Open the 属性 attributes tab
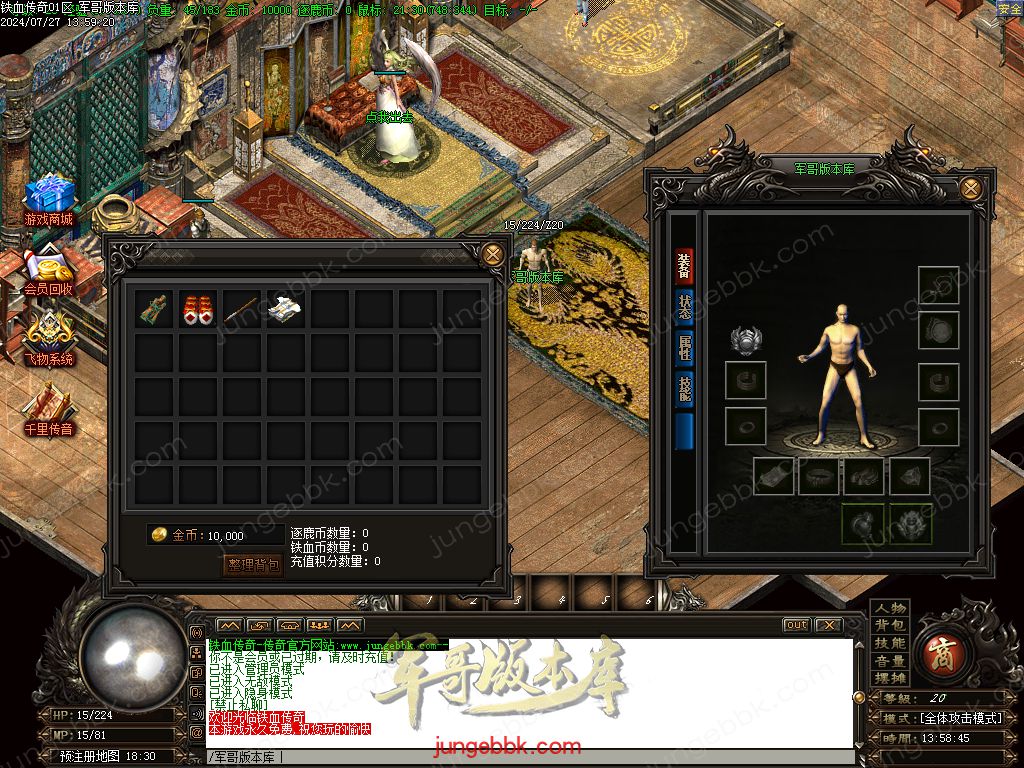Image resolution: width=1024 pixels, height=768 pixels. [x=684, y=347]
